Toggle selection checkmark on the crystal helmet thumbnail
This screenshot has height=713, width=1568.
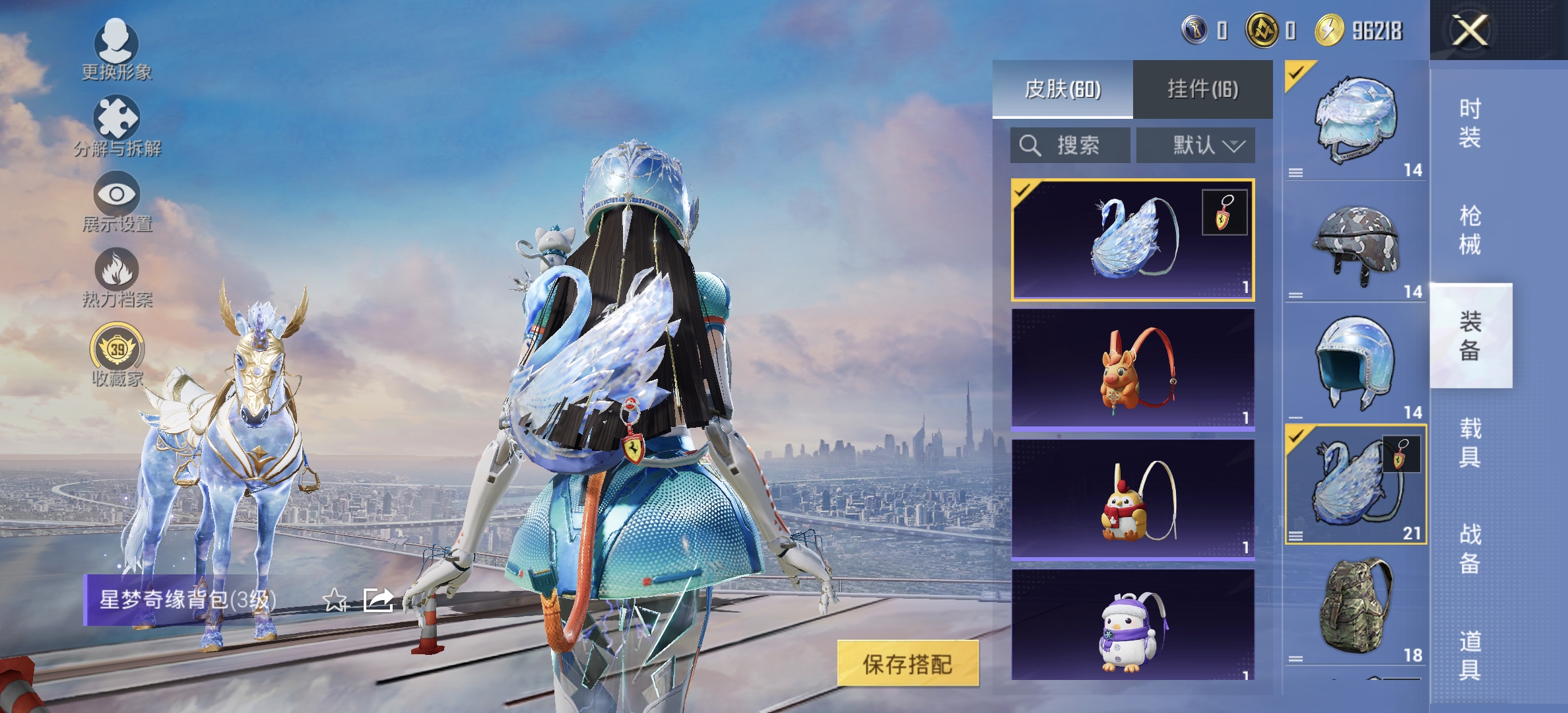pyautogui.click(x=1297, y=74)
